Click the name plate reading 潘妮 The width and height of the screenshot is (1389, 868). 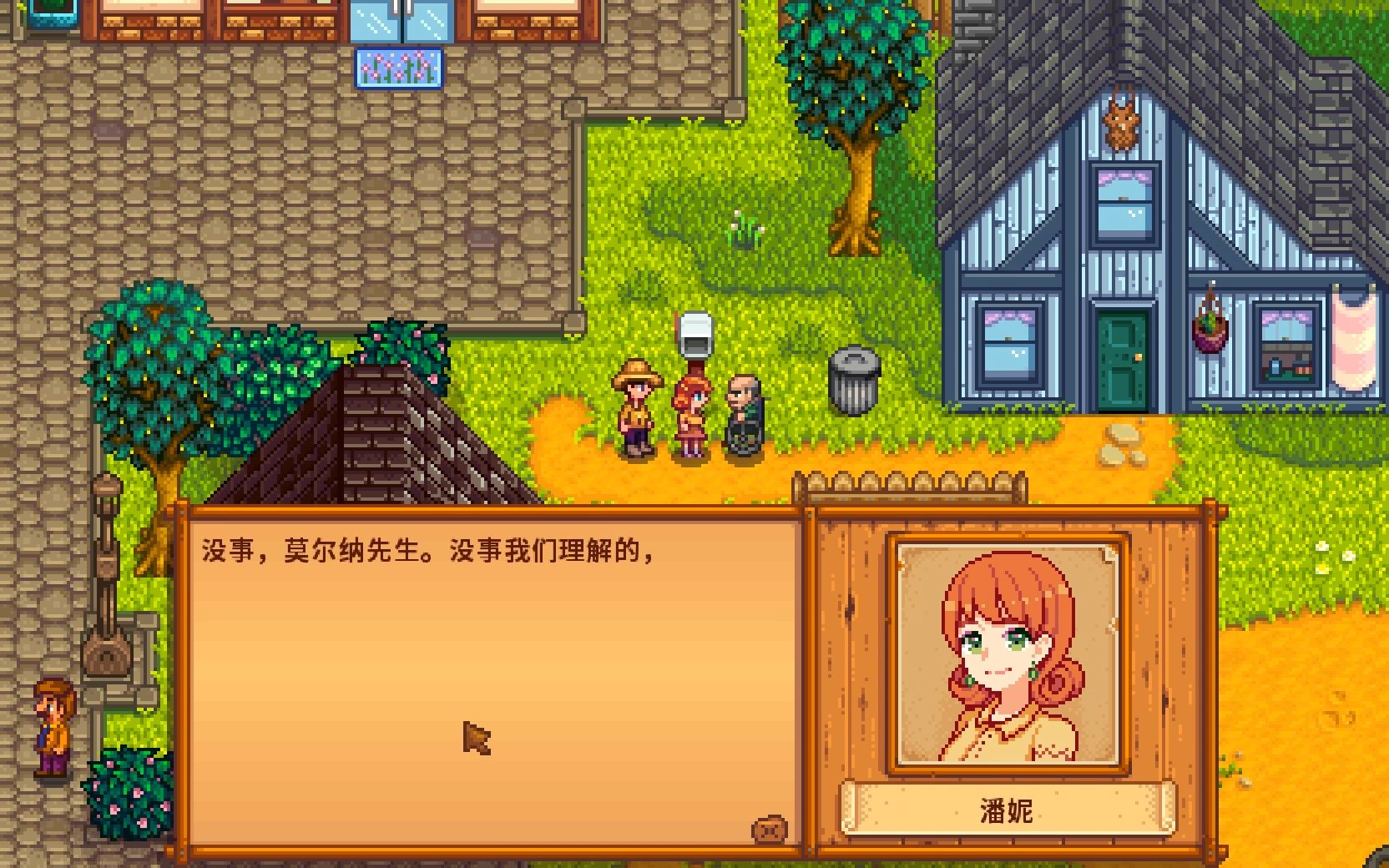click(1007, 808)
